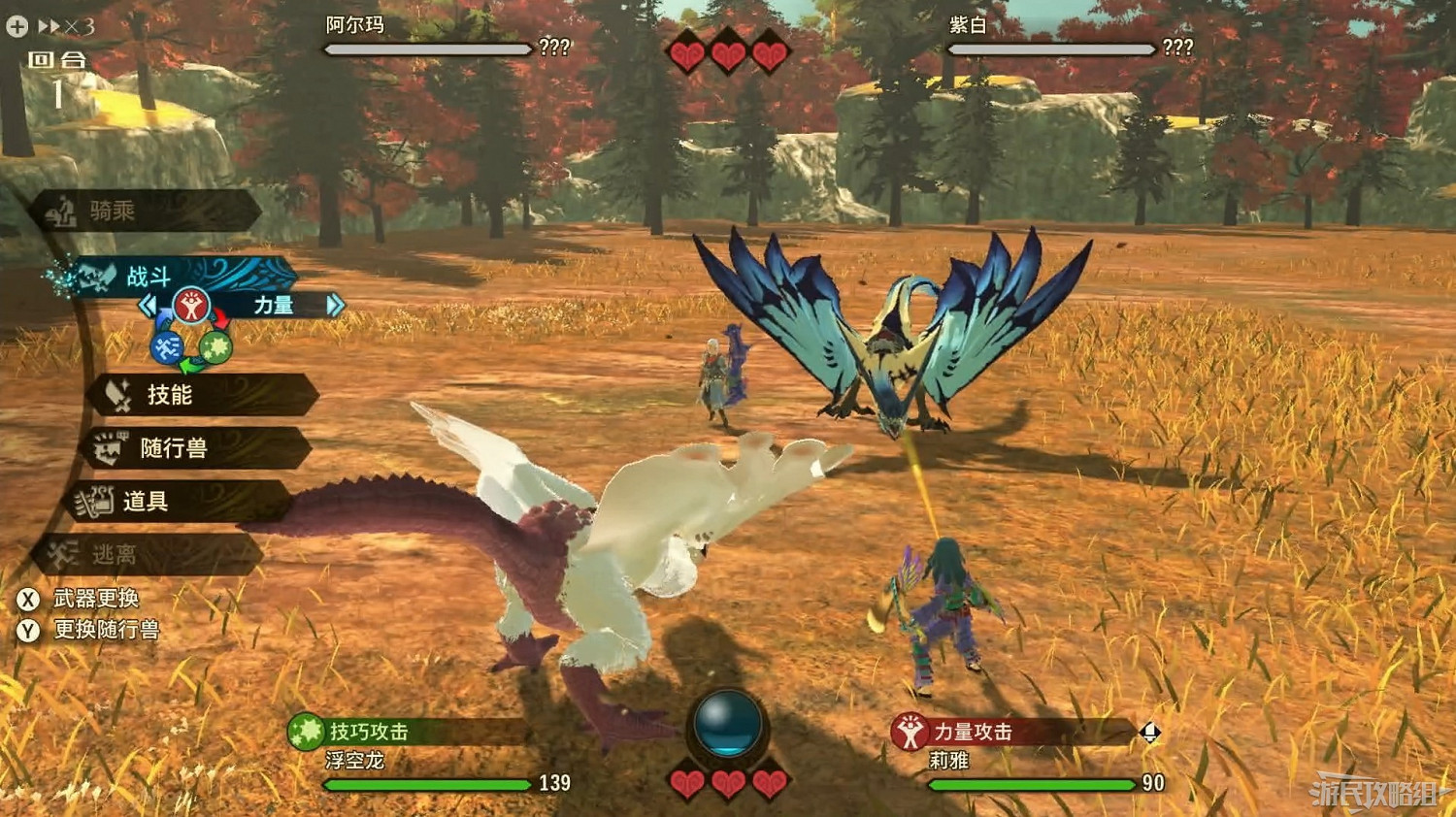Click the left arrow beside 力量

(x=149, y=303)
